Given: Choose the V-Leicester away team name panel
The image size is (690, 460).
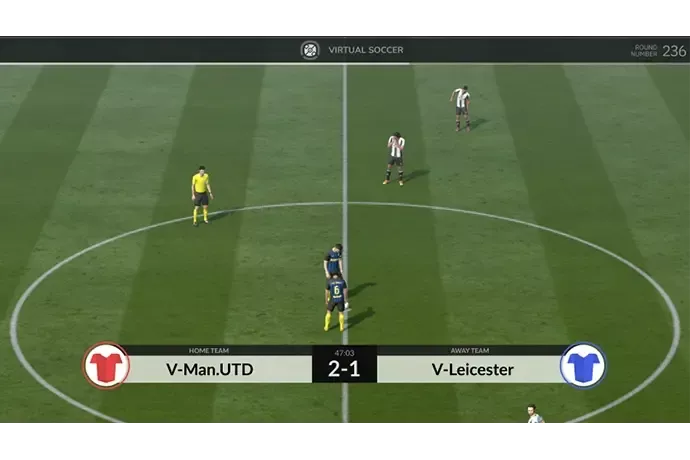Looking at the screenshot, I should pos(473,369).
